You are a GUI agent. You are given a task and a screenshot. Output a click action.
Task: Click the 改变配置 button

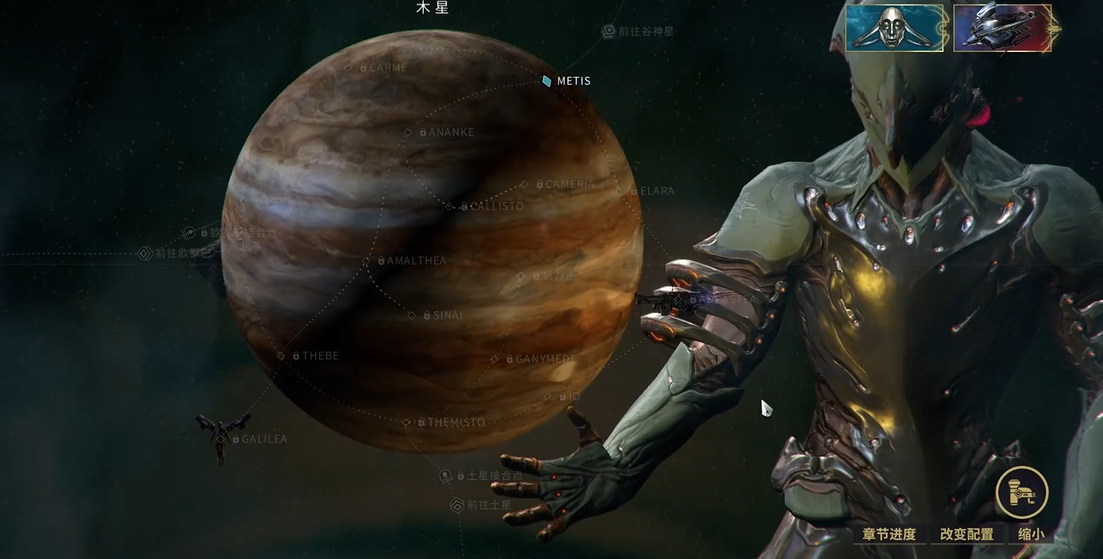click(967, 534)
